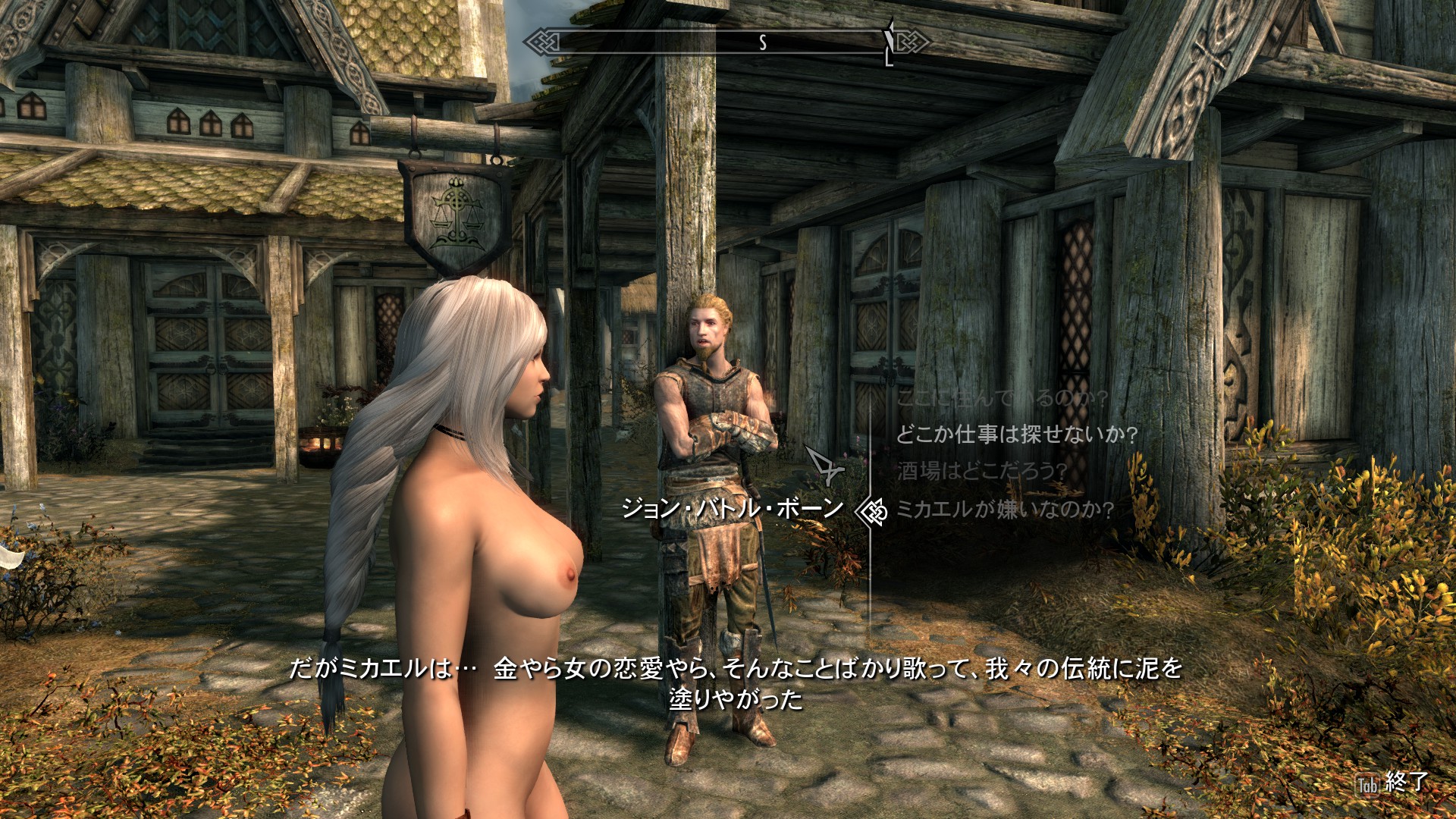This screenshot has height=819, width=1456.
Task: Choose the 'どこか仕事は探せないか?' reply
Action: pyautogui.click(x=1017, y=435)
